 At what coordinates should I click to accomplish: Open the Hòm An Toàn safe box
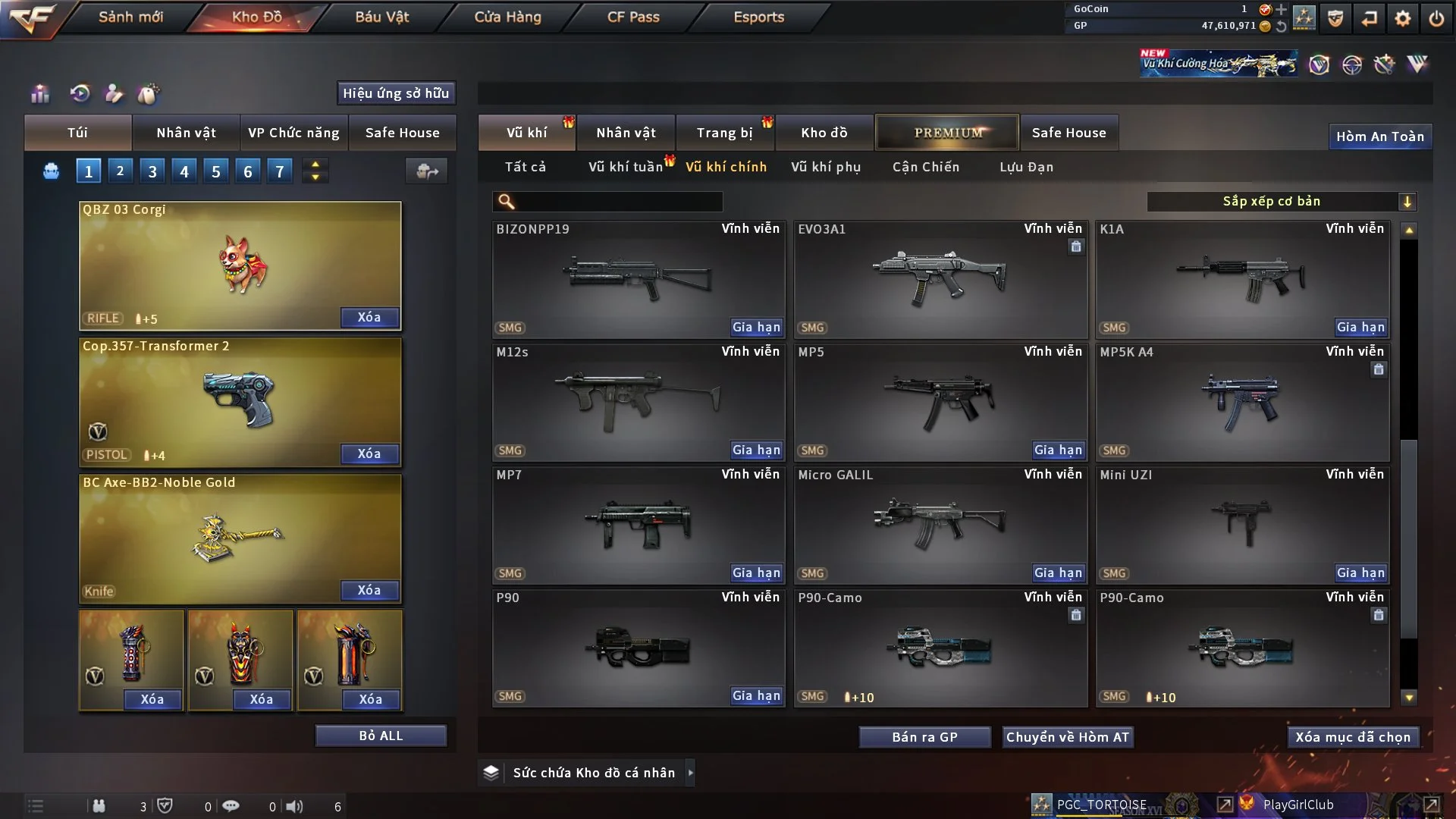(1379, 136)
